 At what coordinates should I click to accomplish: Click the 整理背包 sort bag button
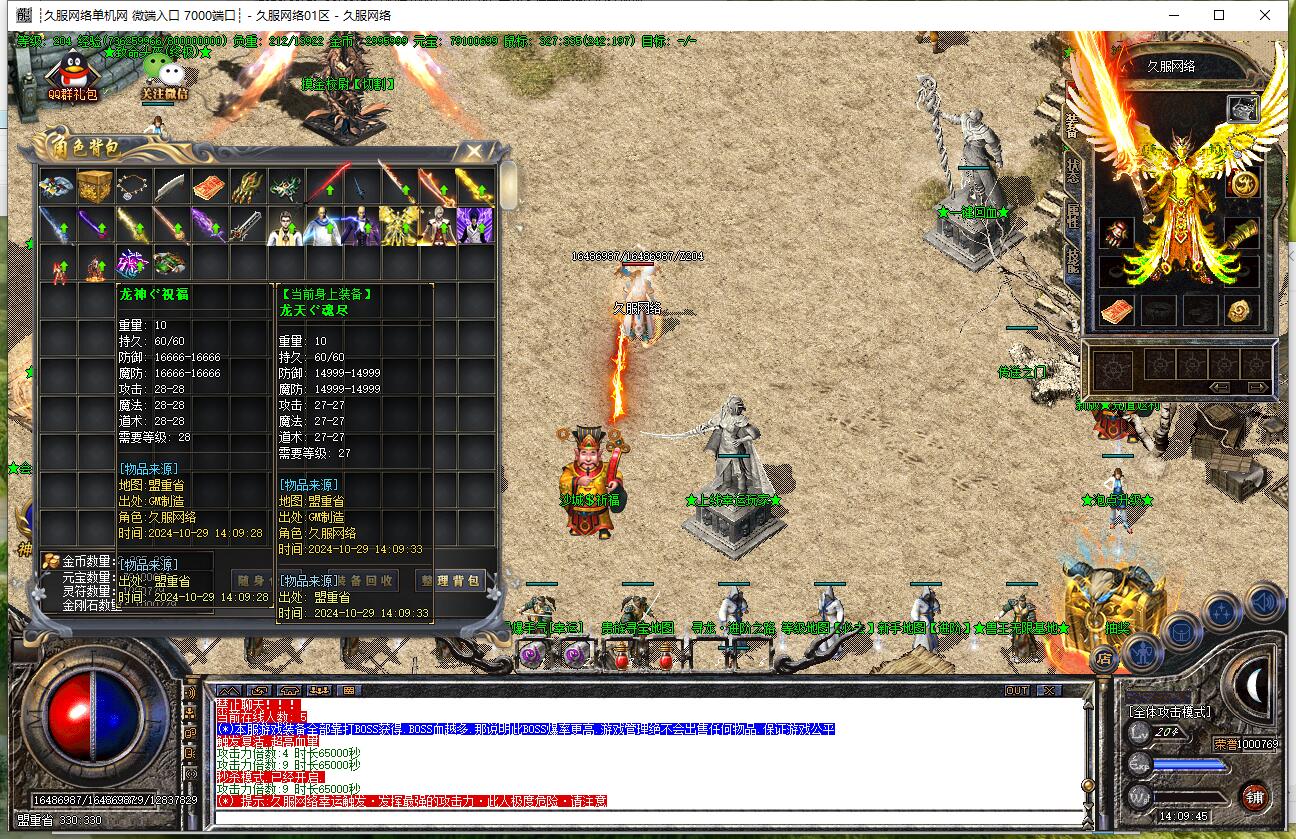tap(450, 580)
